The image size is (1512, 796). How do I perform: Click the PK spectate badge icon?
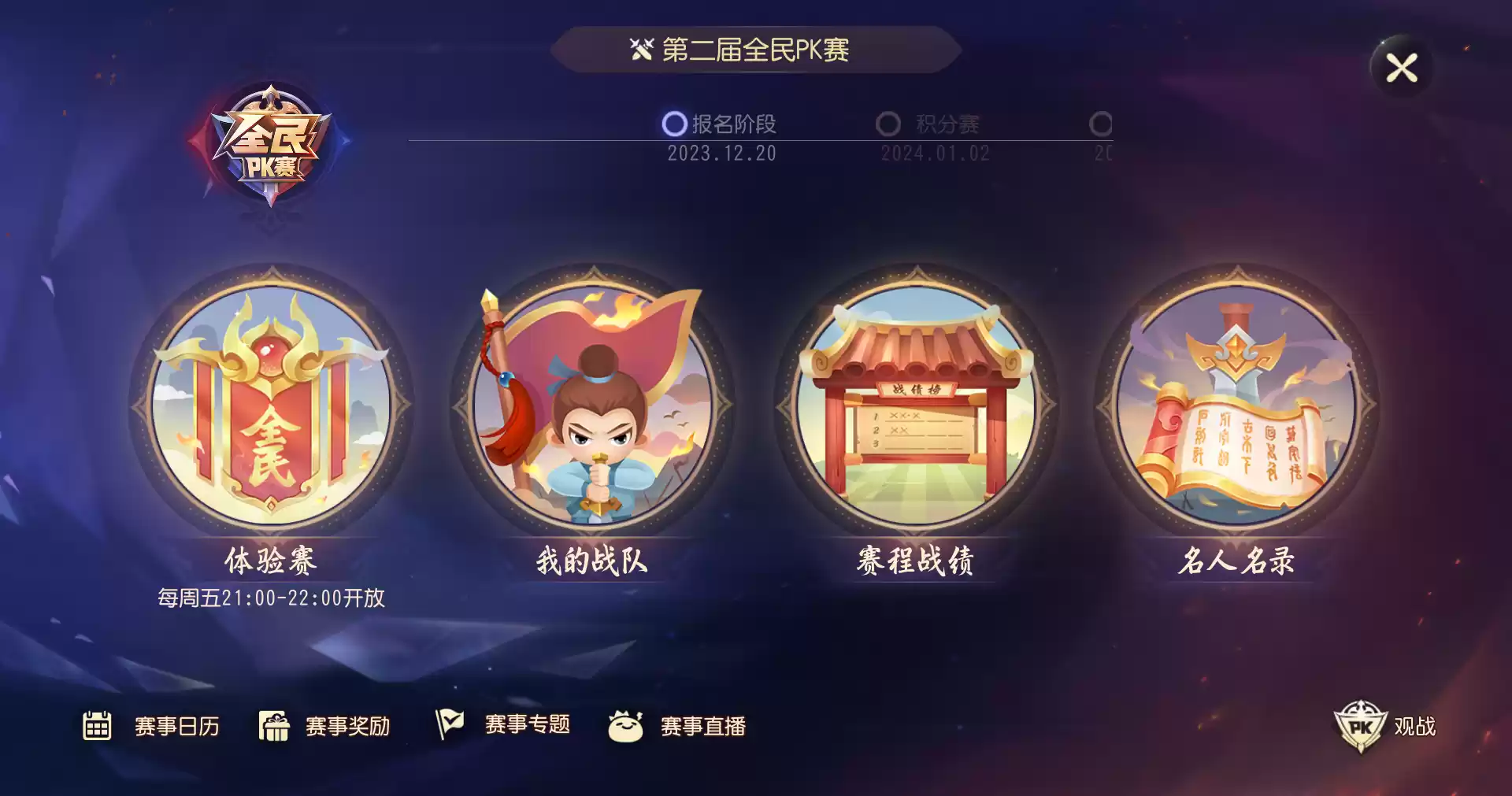click(x=1362, y=726)
